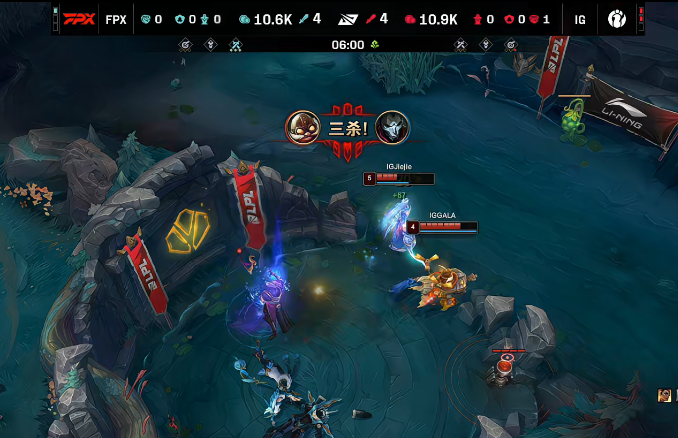678x438 pixels.
Task: Click the IG team logo
Action: [616, 19]
